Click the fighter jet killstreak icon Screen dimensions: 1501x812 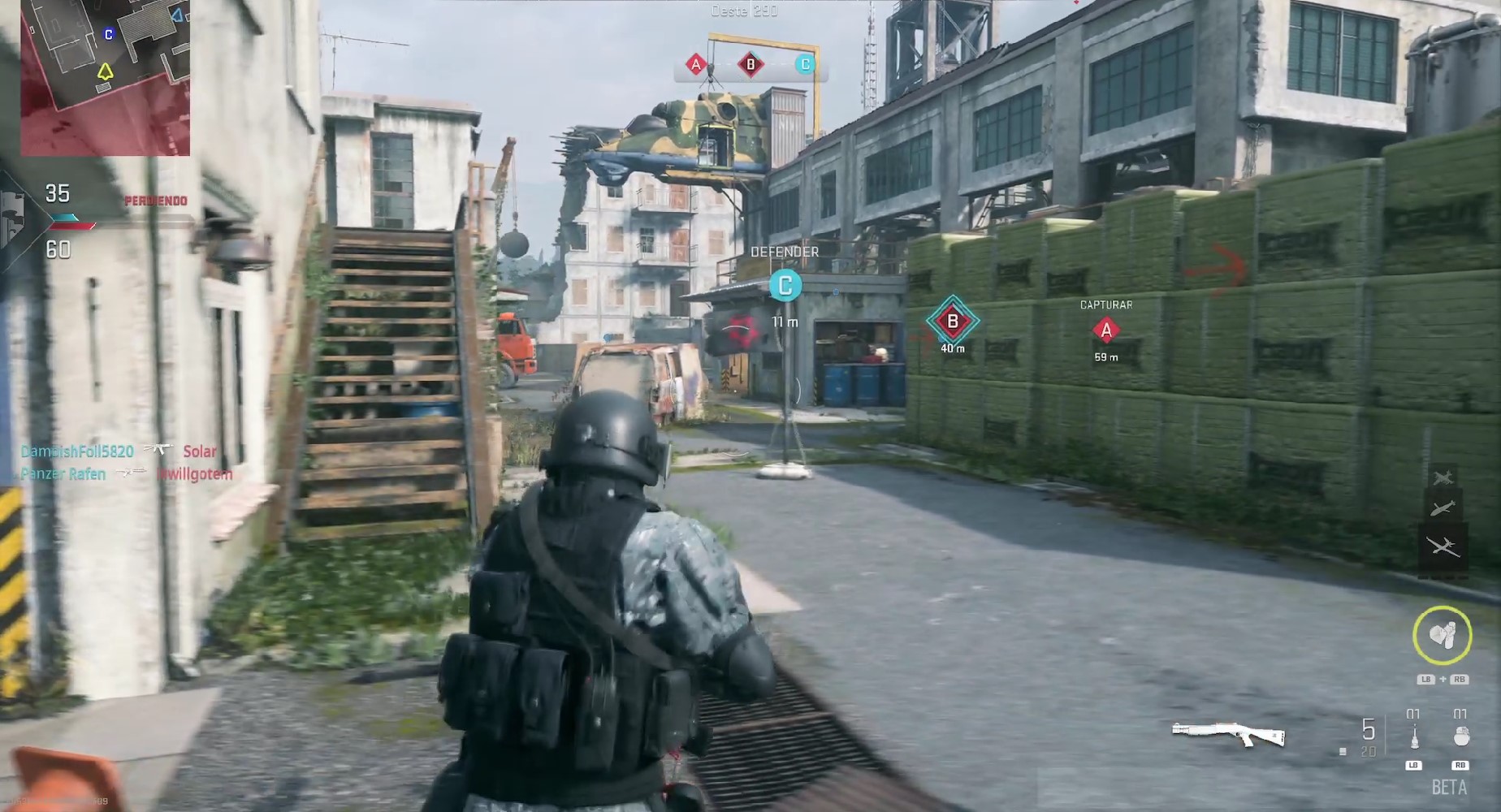(x=1443, y=477)
